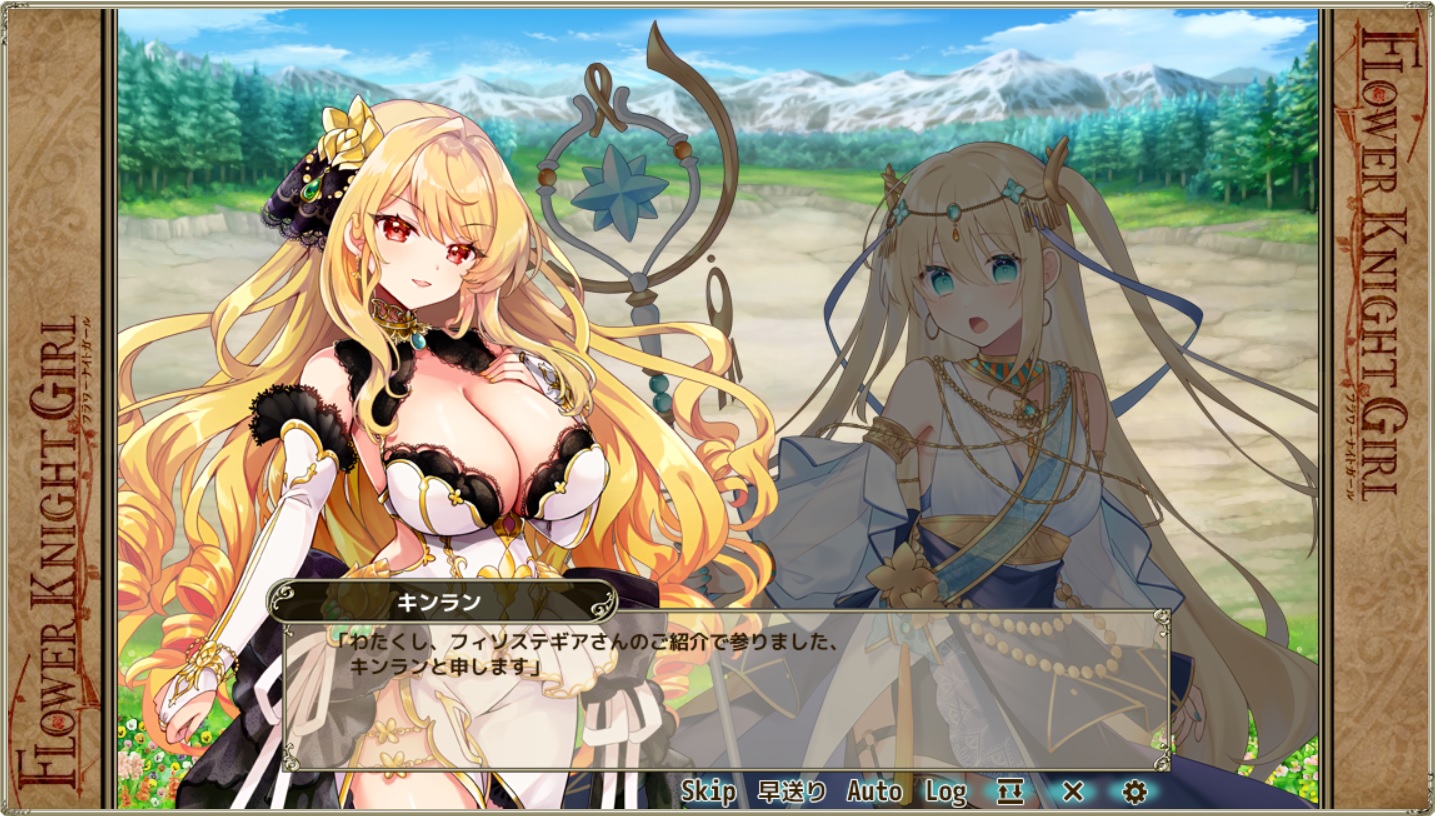Click the up-down arrows icon button
1436x816 pixels.
pos(1010,792)
